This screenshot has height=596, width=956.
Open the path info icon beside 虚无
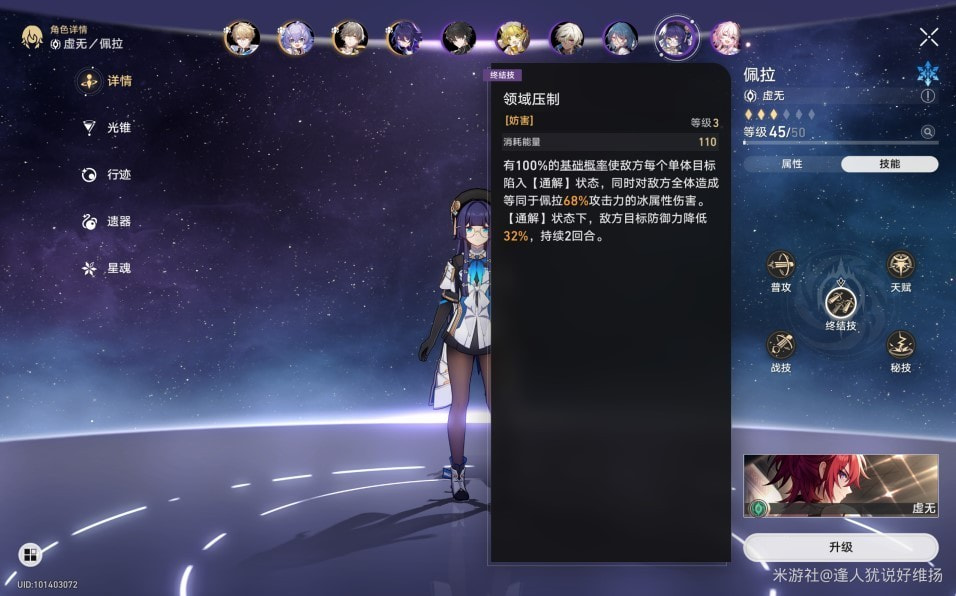(x=928, y=96)
